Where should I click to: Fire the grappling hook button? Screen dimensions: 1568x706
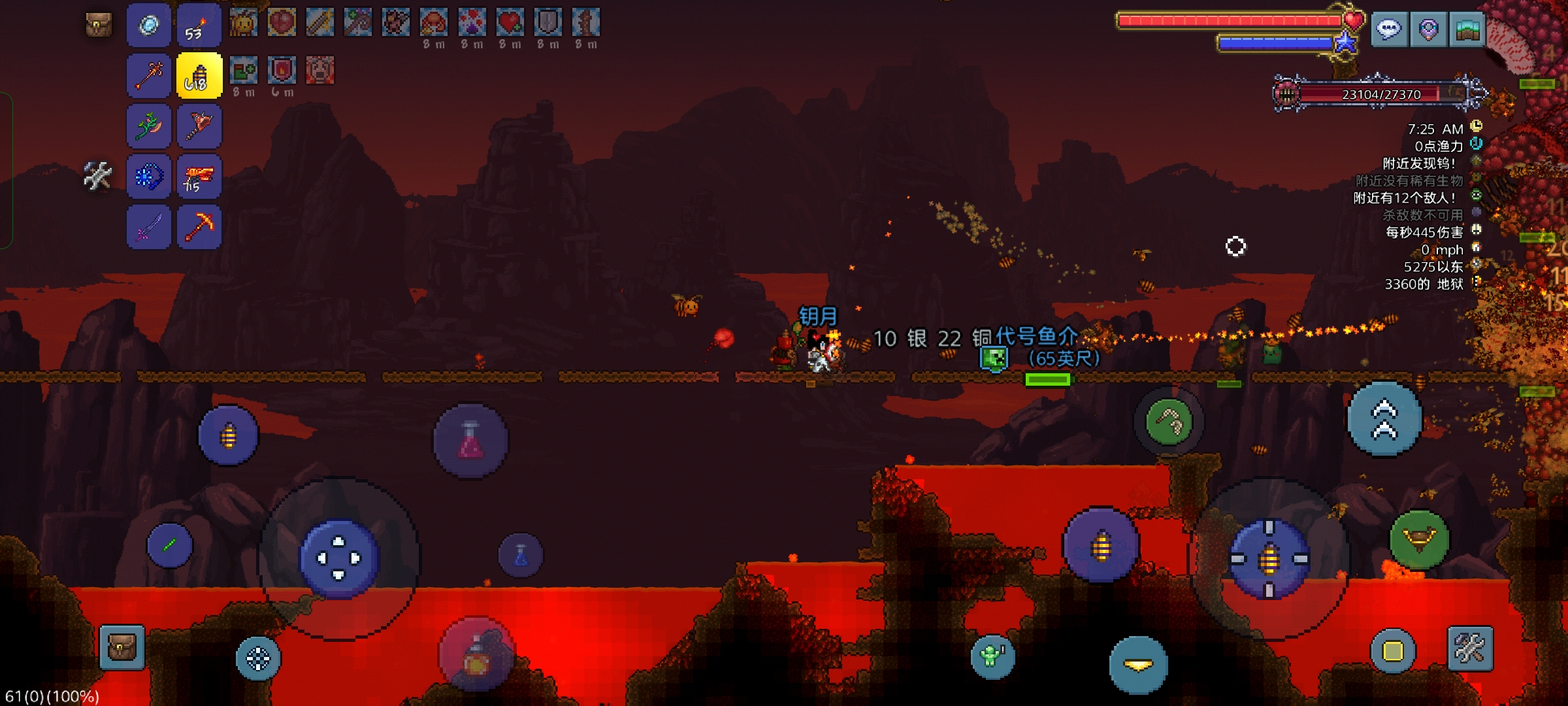click(1169, 422)
